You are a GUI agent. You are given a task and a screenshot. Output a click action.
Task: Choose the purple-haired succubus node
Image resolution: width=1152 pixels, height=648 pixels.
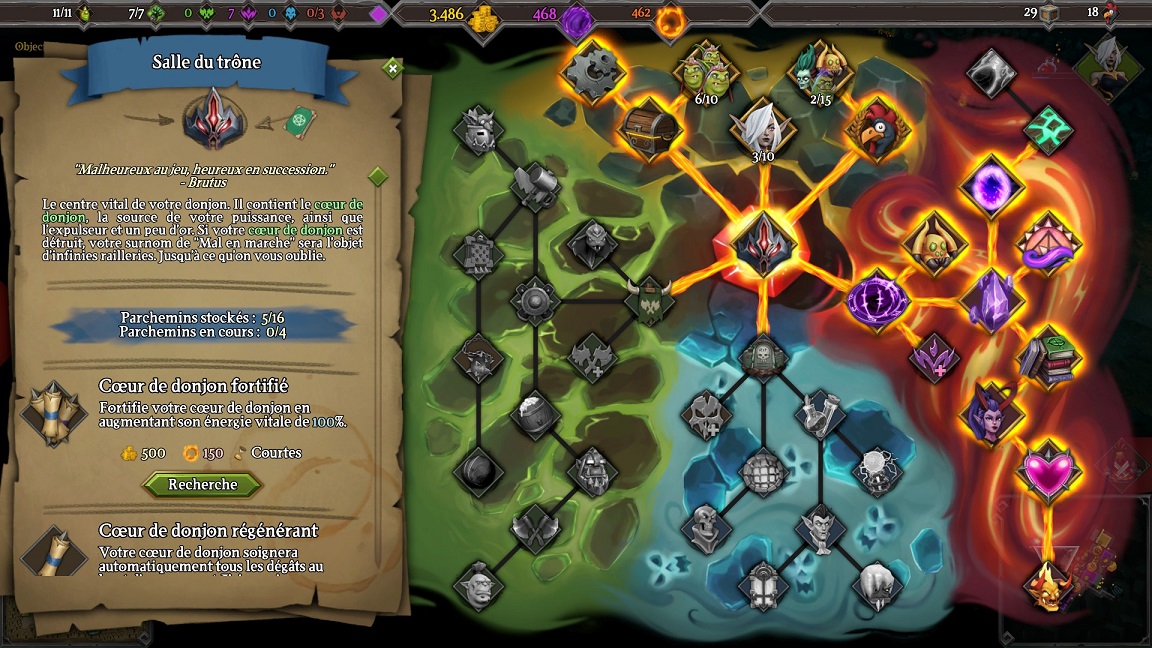click(x=990, y=413)
